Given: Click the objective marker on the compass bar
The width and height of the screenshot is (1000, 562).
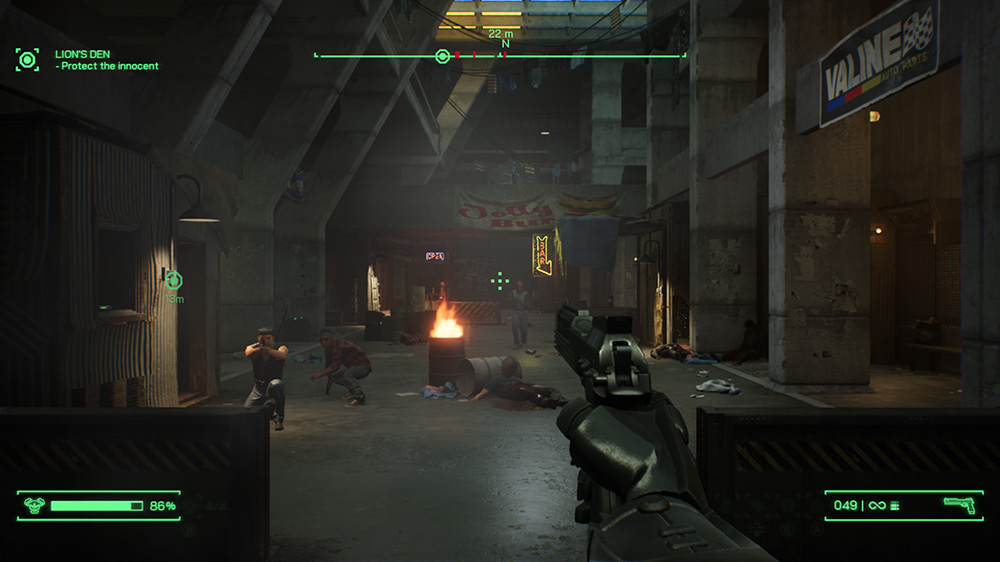Looking at the screenshot, I should point(442,56).
